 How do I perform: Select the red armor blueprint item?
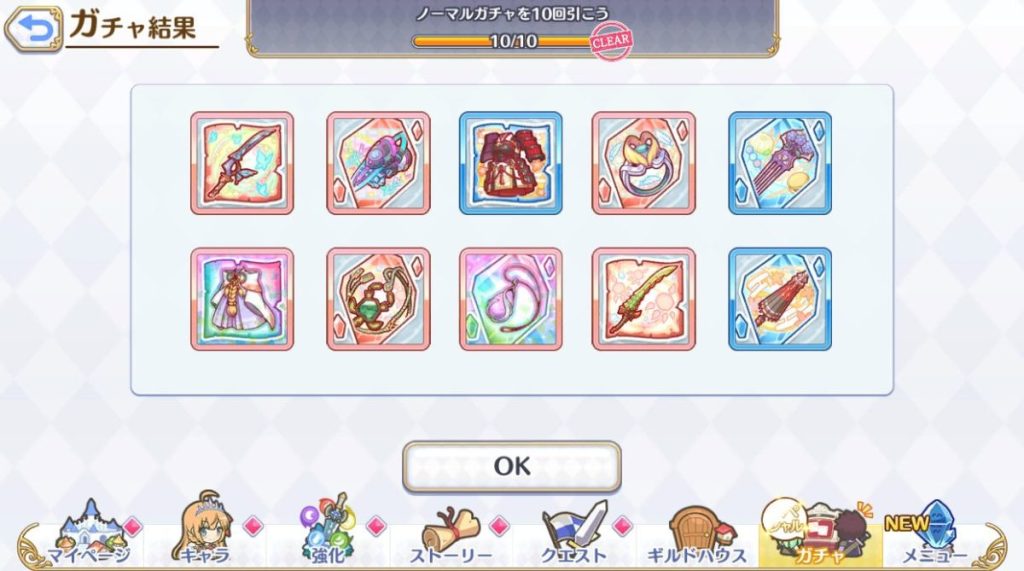click(510, 162)
